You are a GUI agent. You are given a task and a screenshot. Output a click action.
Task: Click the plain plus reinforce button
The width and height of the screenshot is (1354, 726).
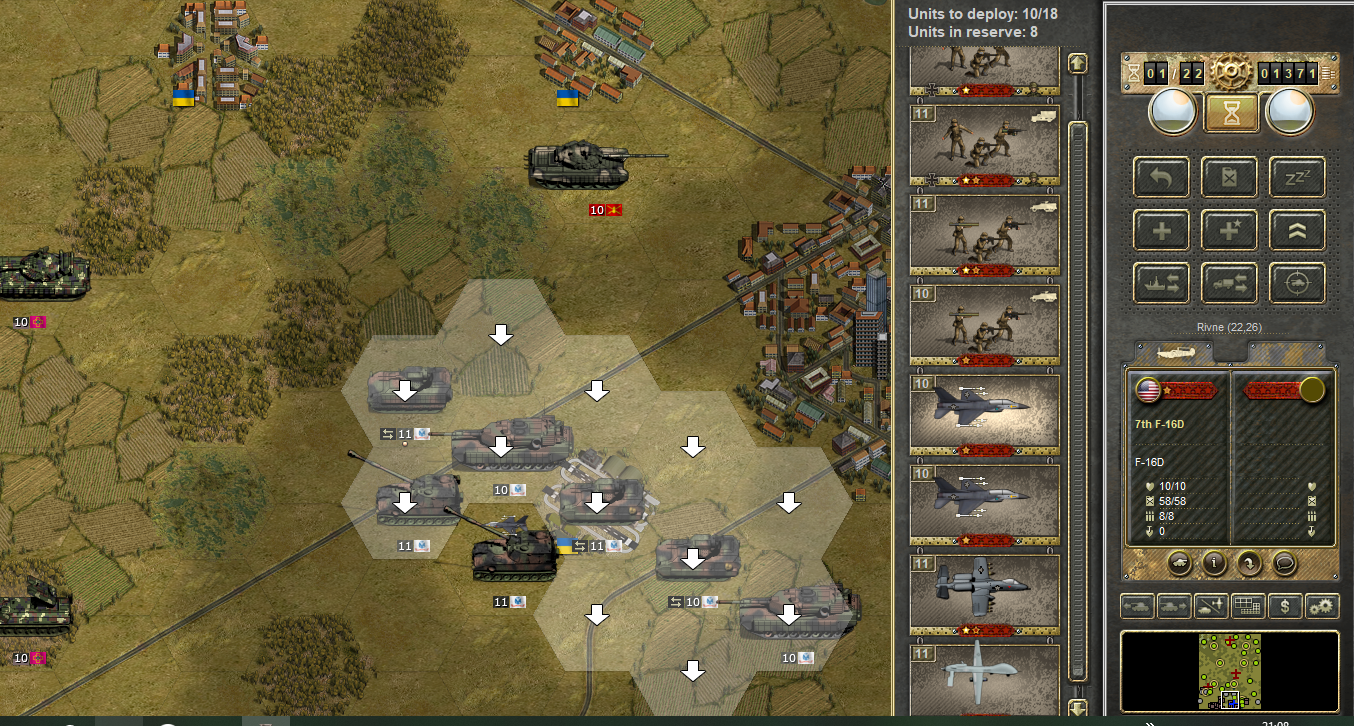point(1160,230)
